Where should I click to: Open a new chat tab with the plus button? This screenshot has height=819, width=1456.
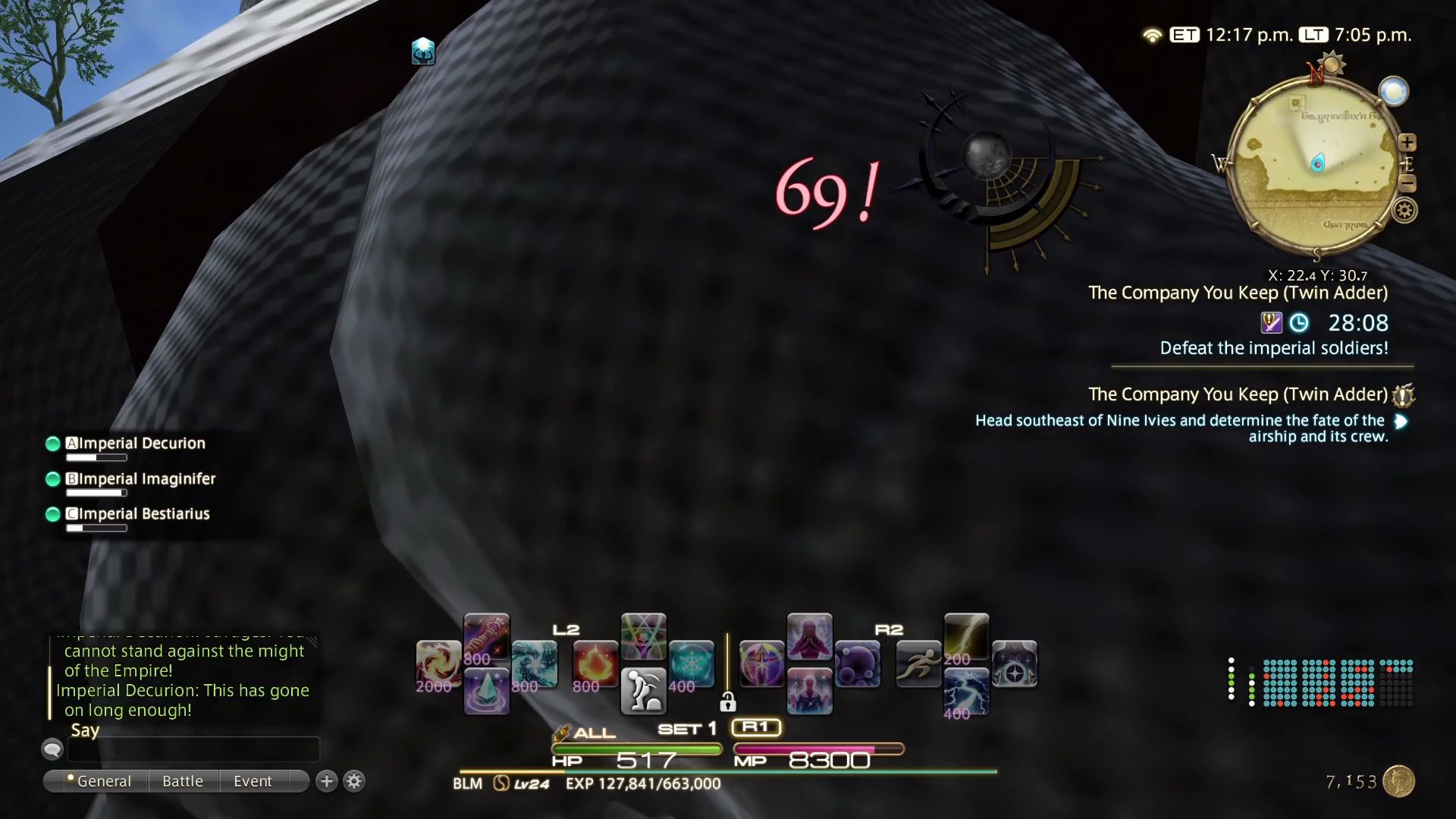coord(325,781)
